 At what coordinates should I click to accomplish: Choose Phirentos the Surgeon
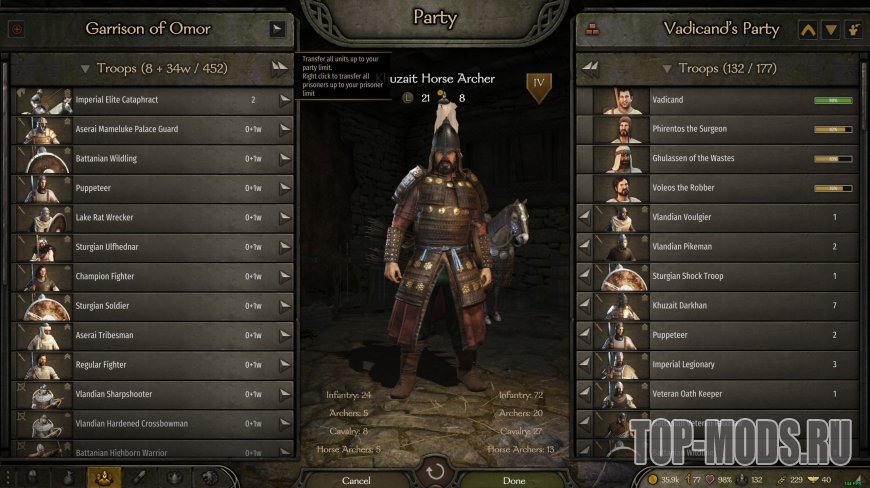[720, 129]
